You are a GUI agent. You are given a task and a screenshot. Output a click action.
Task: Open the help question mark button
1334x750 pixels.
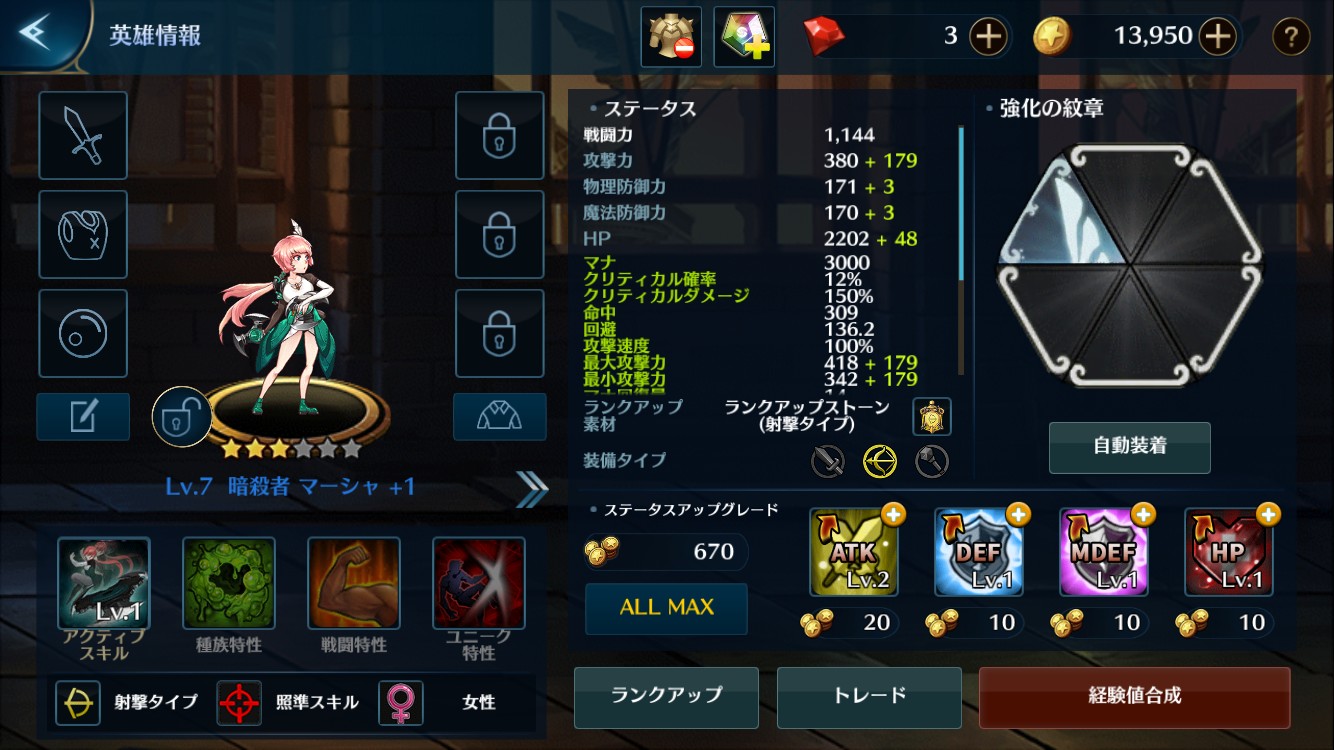coord(1291,37)
